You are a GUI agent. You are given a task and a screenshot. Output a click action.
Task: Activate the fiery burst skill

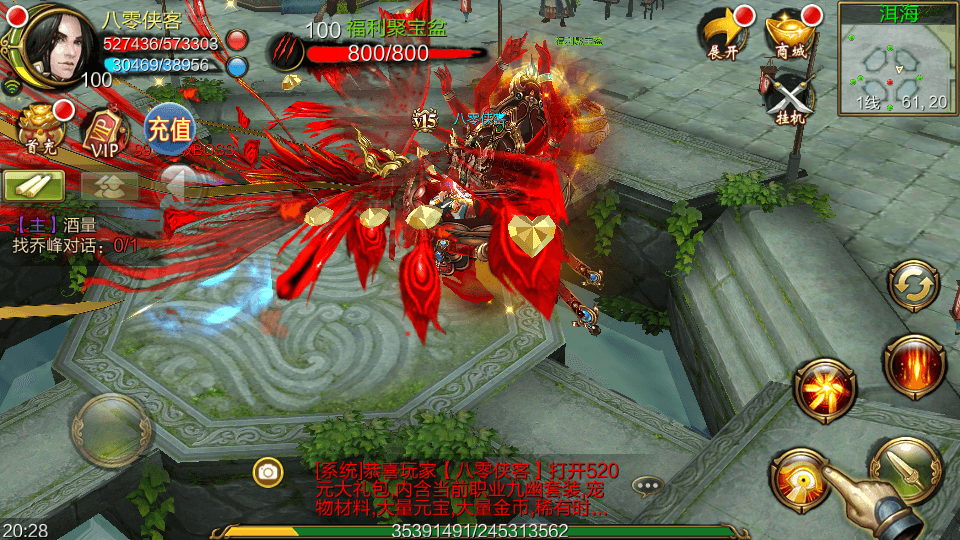point(824,390)
